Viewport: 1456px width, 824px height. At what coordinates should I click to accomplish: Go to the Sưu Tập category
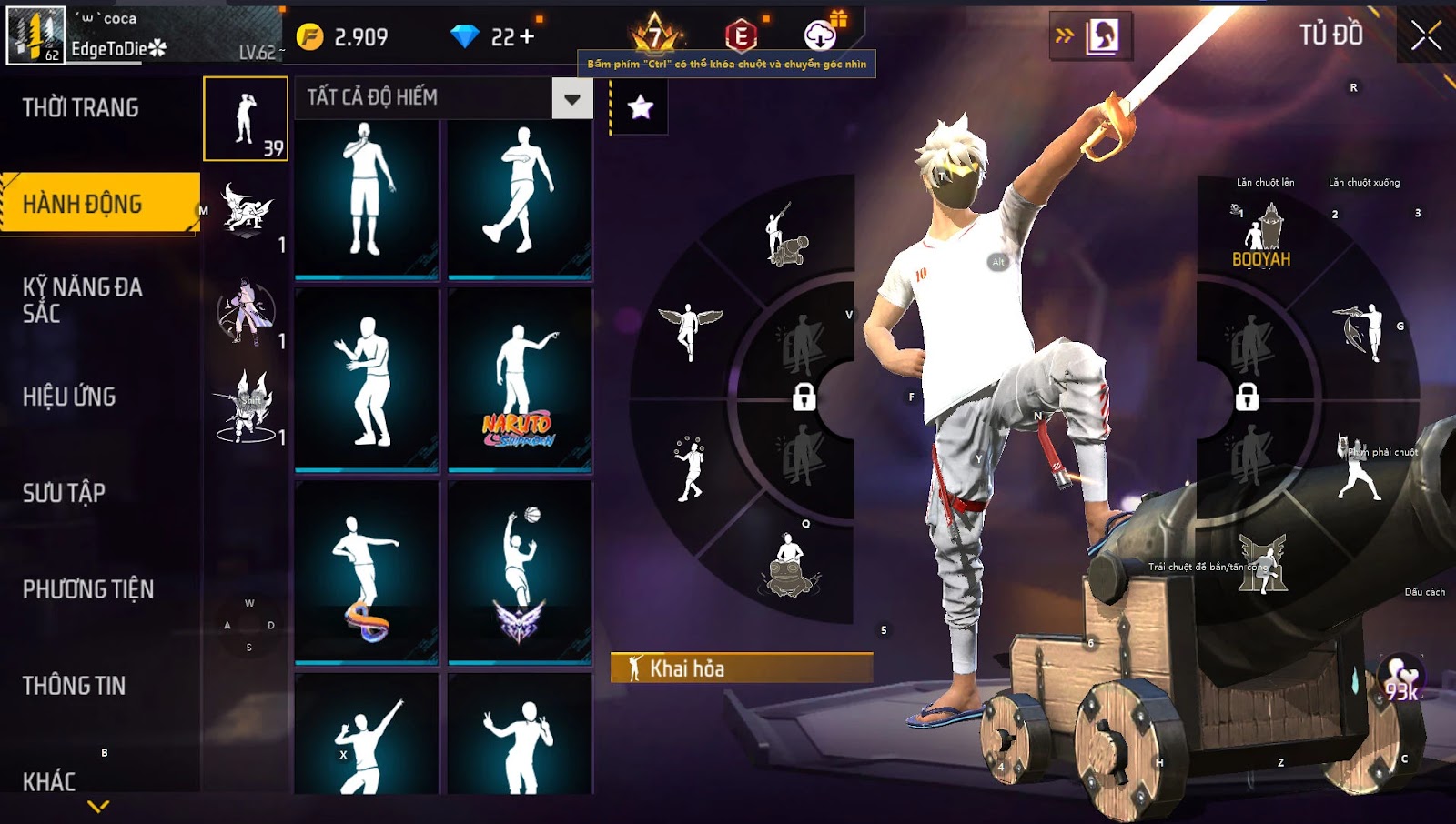pos(64,493)
